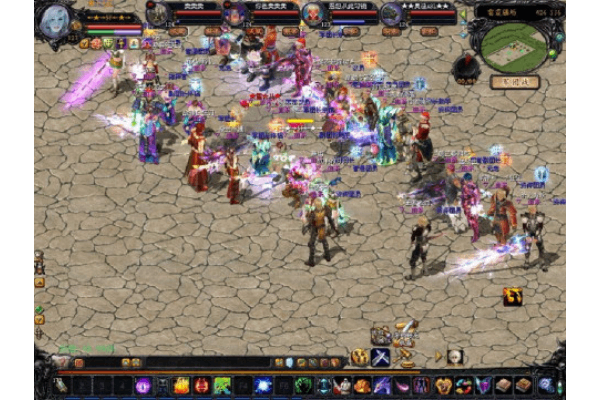This screenshot has height=400, width=600.
Task: Click the pink crescent slash icon
Action: click(403, 385)
